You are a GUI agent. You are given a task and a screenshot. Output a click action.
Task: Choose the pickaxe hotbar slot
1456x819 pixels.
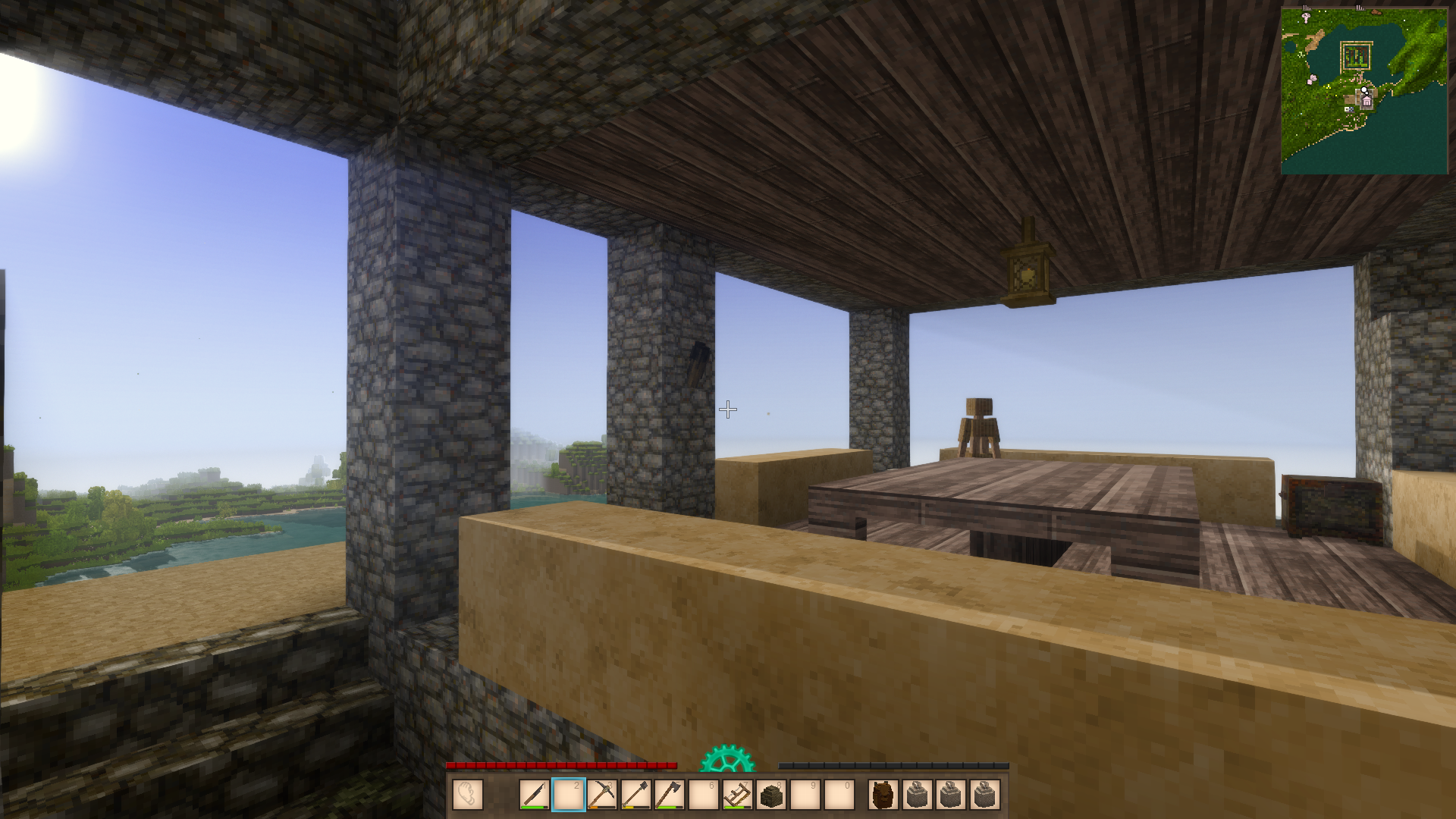[602, 795]
